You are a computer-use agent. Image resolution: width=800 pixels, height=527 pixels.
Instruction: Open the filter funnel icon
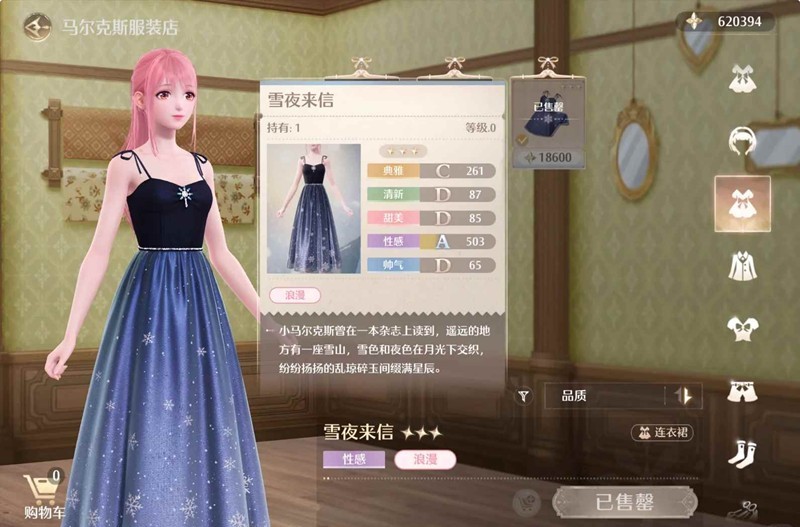[523, 396]
